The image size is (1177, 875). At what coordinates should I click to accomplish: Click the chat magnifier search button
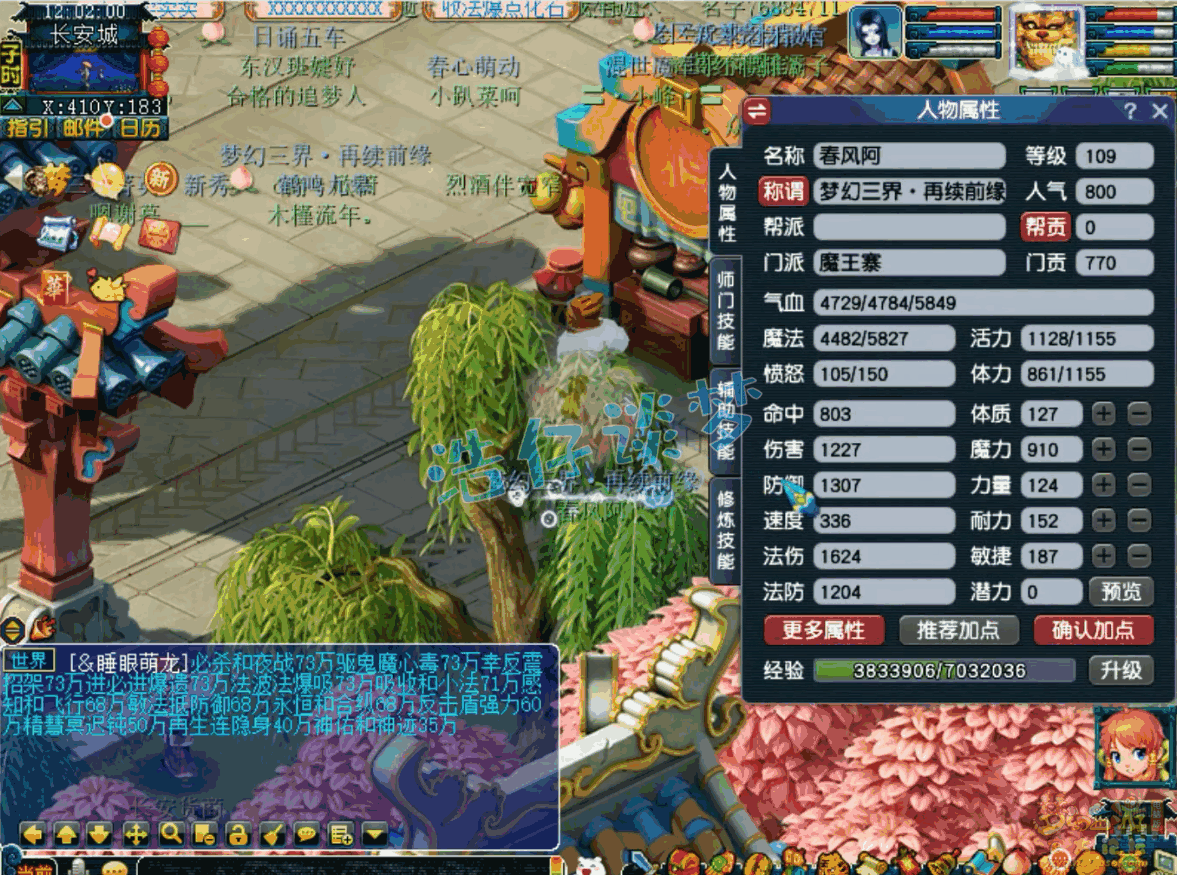tap(171, 833)
